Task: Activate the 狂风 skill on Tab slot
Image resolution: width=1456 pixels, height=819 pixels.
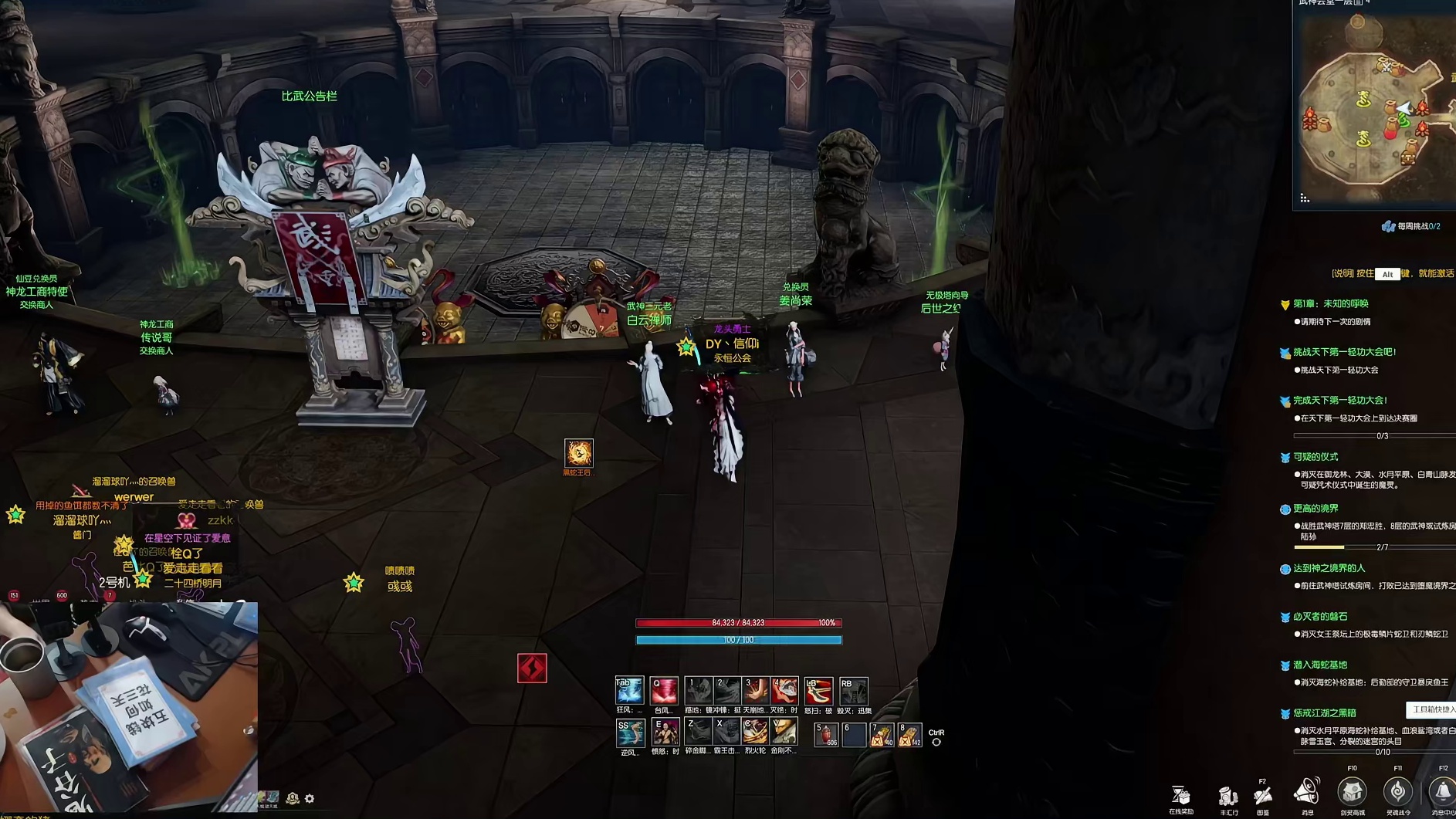Action: 628,690
